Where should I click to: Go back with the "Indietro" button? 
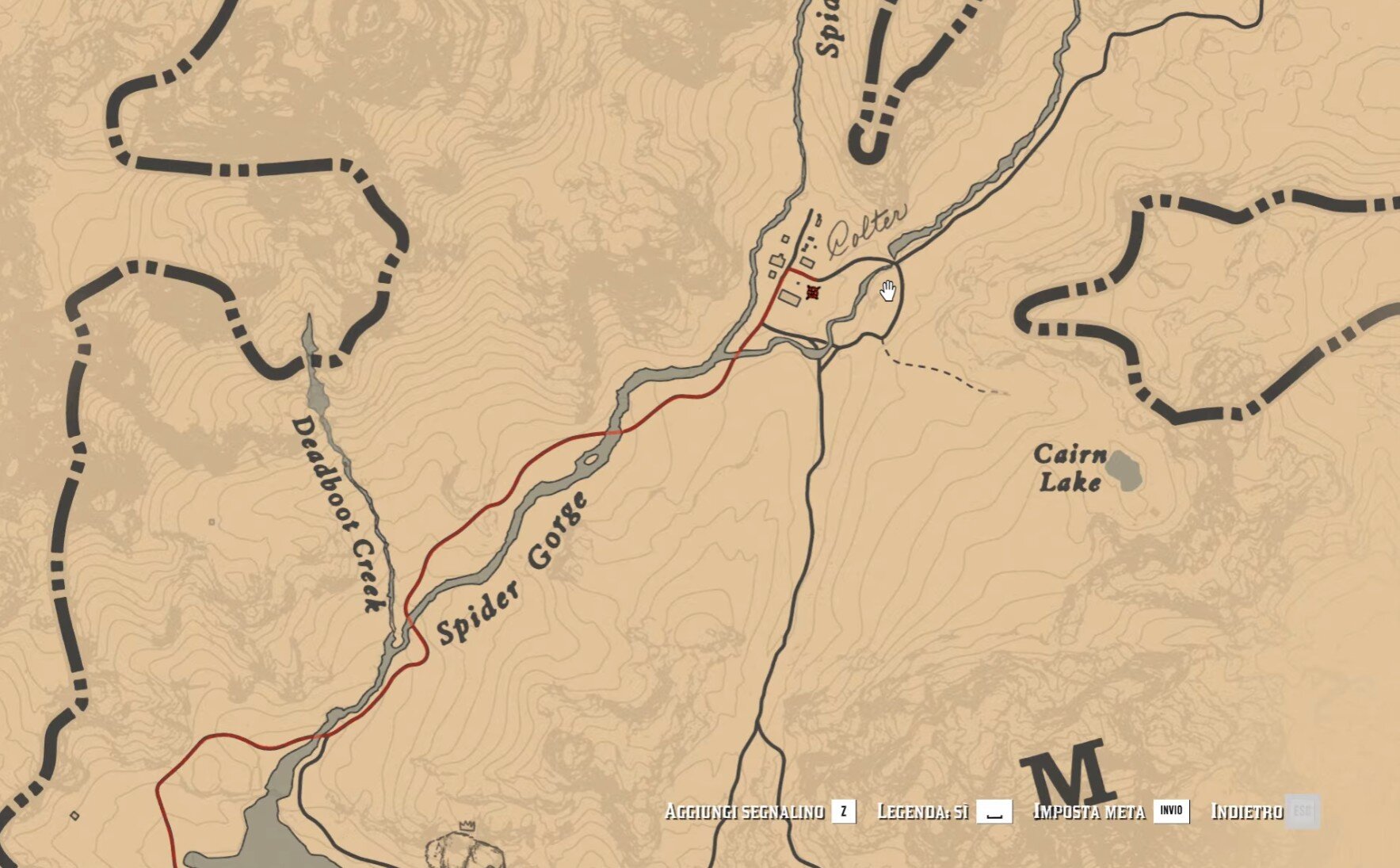[1265, 812]
